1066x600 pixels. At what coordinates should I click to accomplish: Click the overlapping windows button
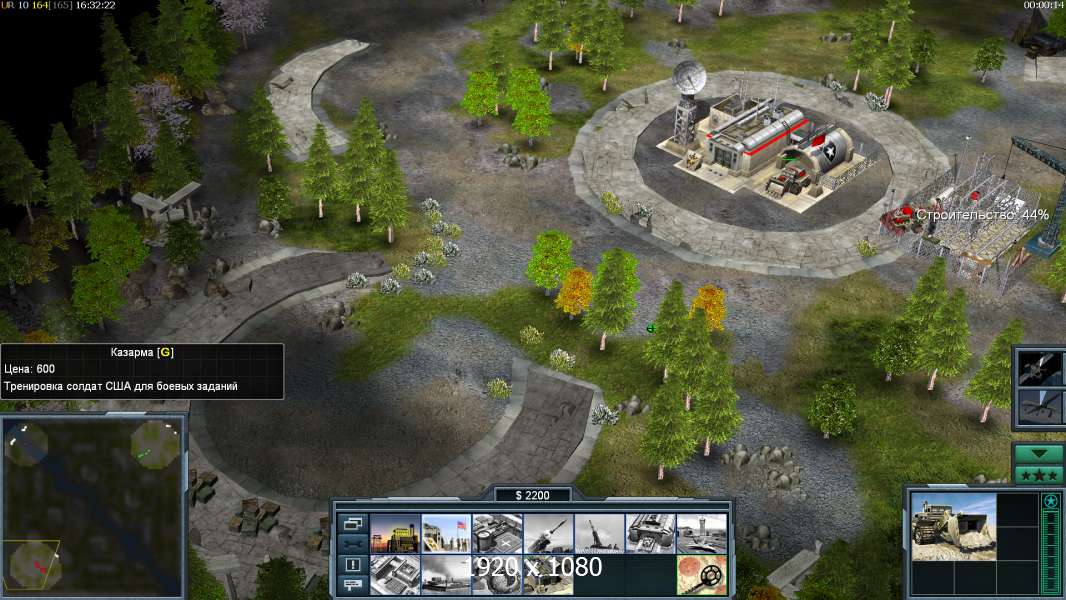point(353,523)
